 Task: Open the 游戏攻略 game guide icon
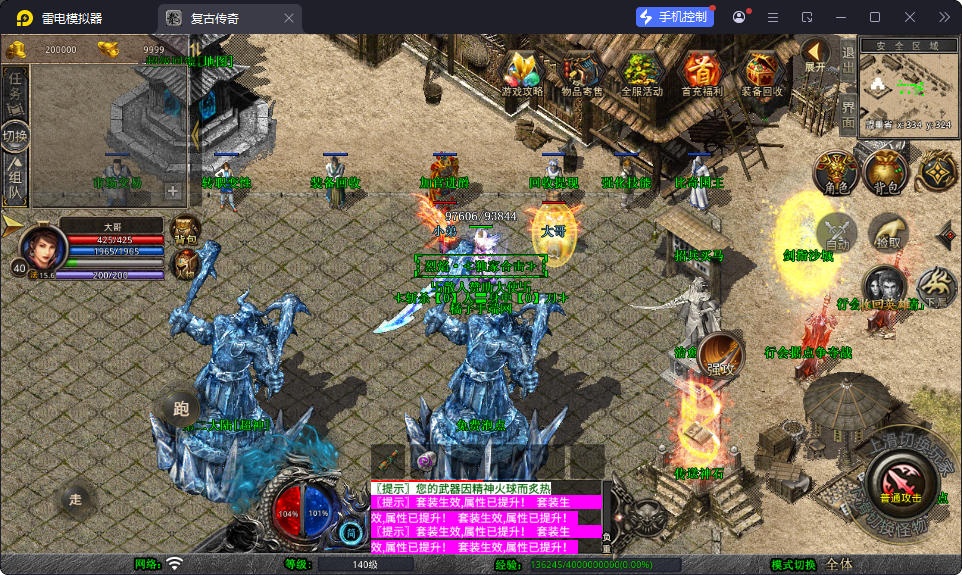click(522, 72)
